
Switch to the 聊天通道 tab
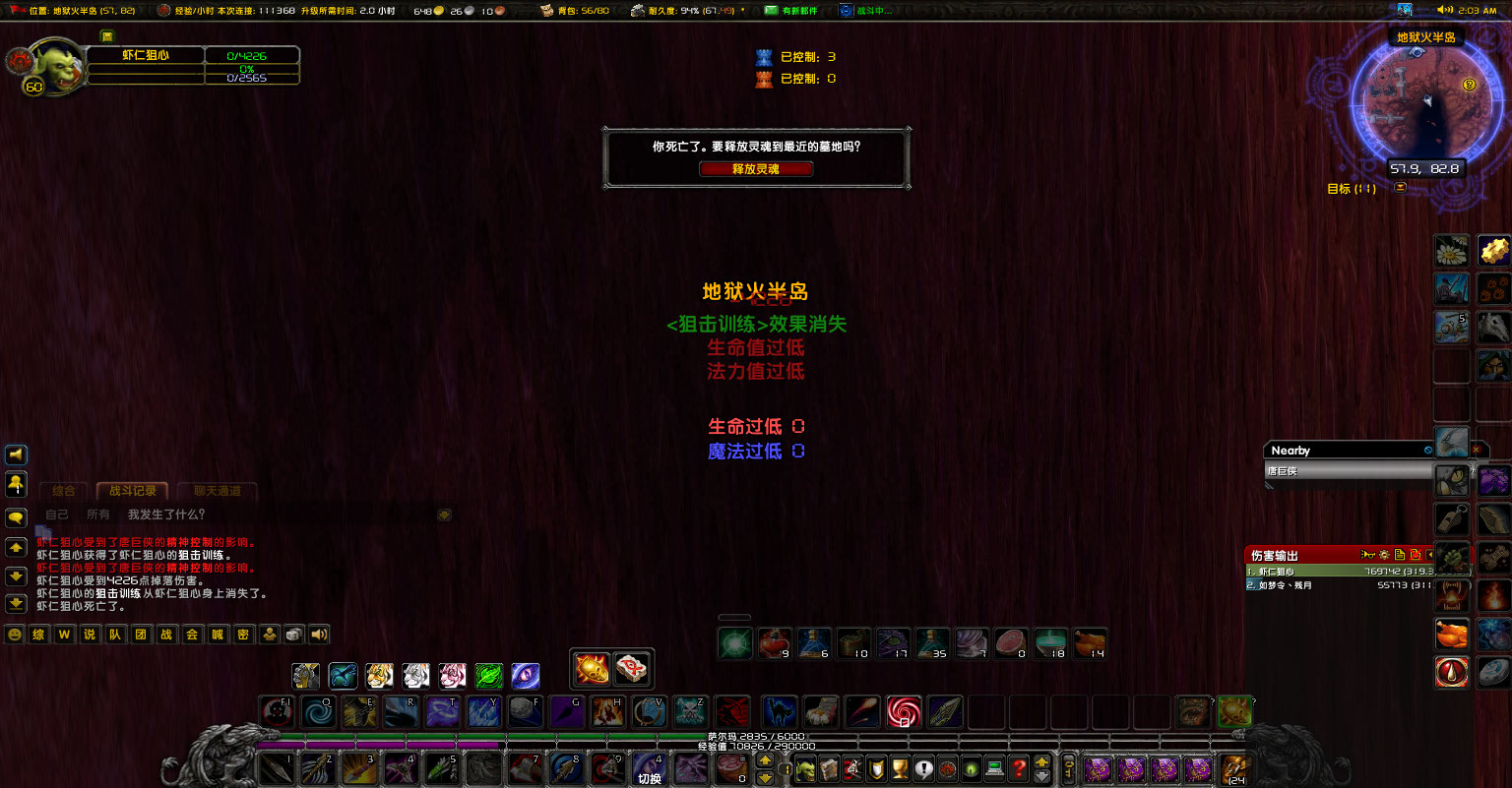click(217, 491)
